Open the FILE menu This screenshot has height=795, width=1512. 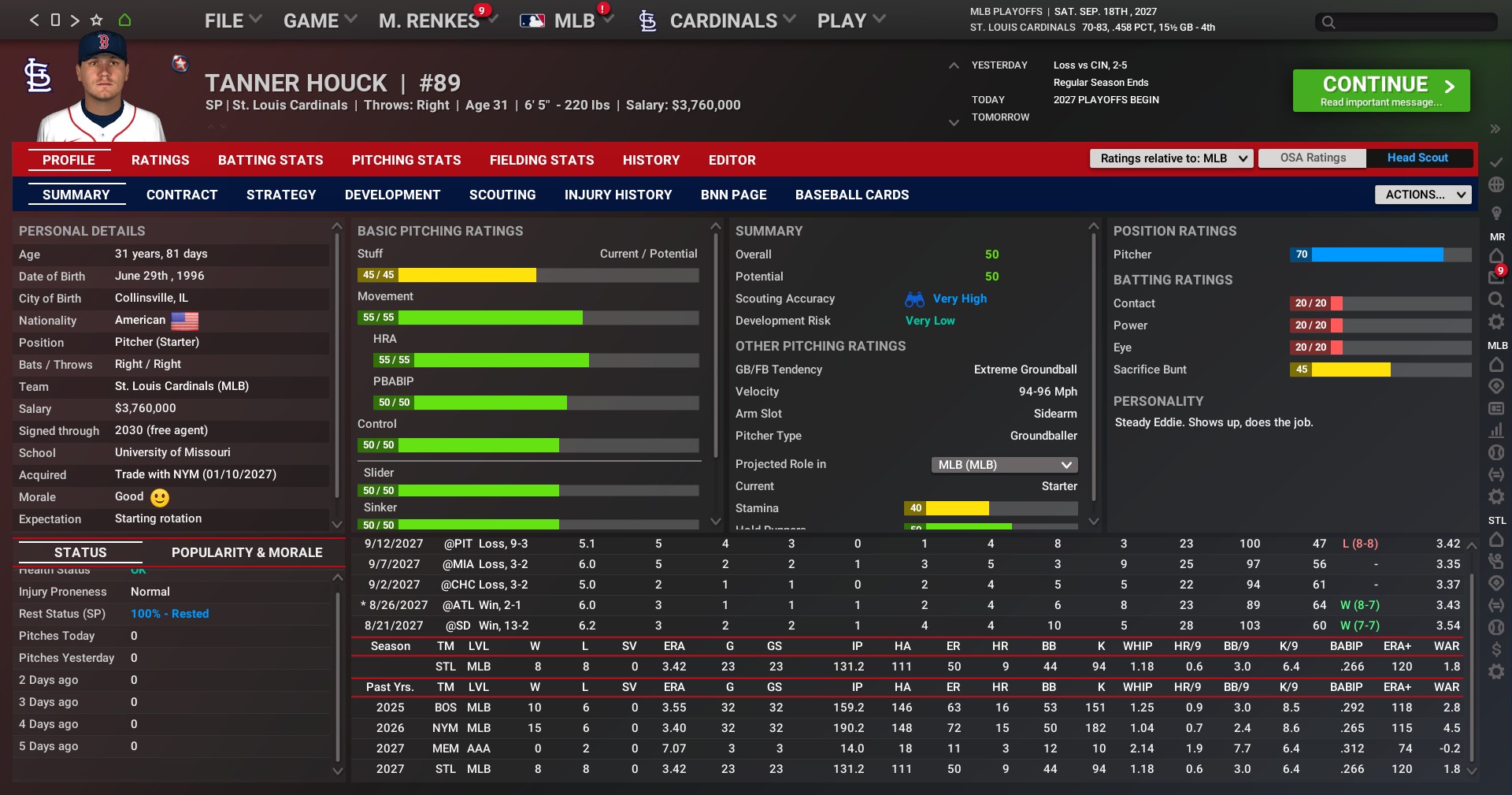pyautogui.click(x=232, y=21)
